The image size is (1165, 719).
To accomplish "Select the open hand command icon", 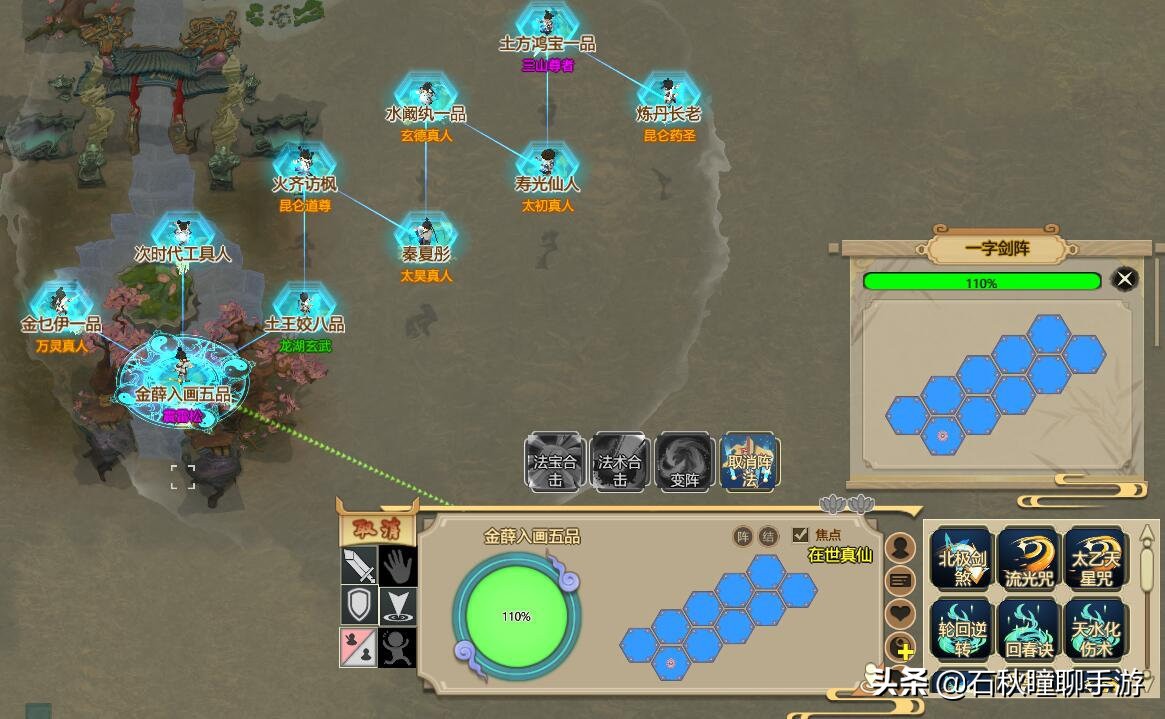I will [x=398, y=566].
